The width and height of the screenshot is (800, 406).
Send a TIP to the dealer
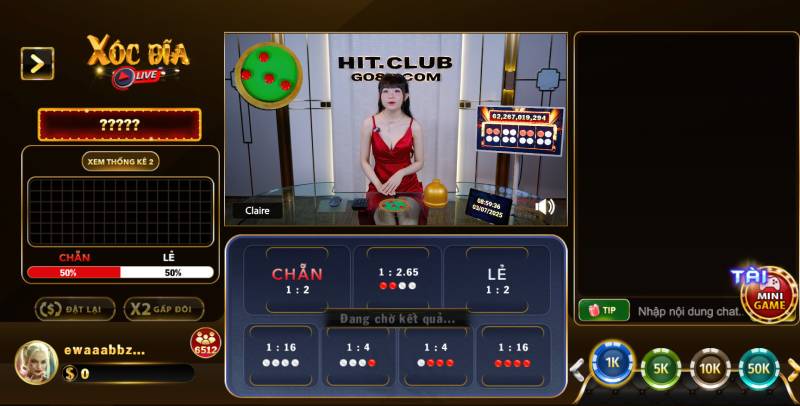tap(603, 311)
